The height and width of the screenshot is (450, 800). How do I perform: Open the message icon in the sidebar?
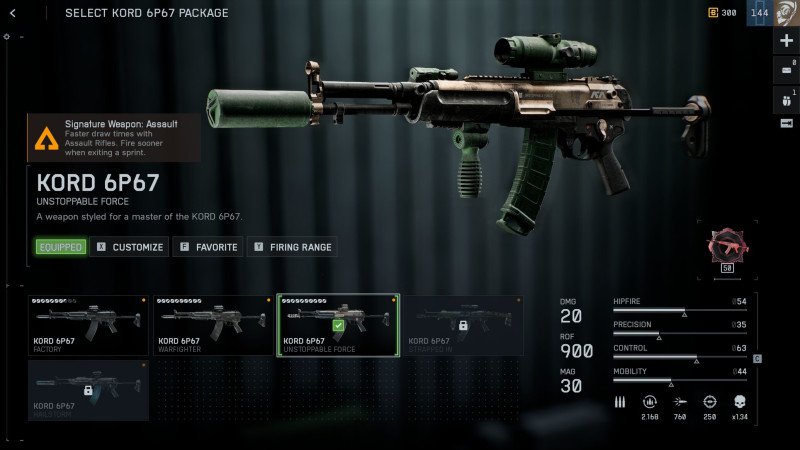[786, 69]
